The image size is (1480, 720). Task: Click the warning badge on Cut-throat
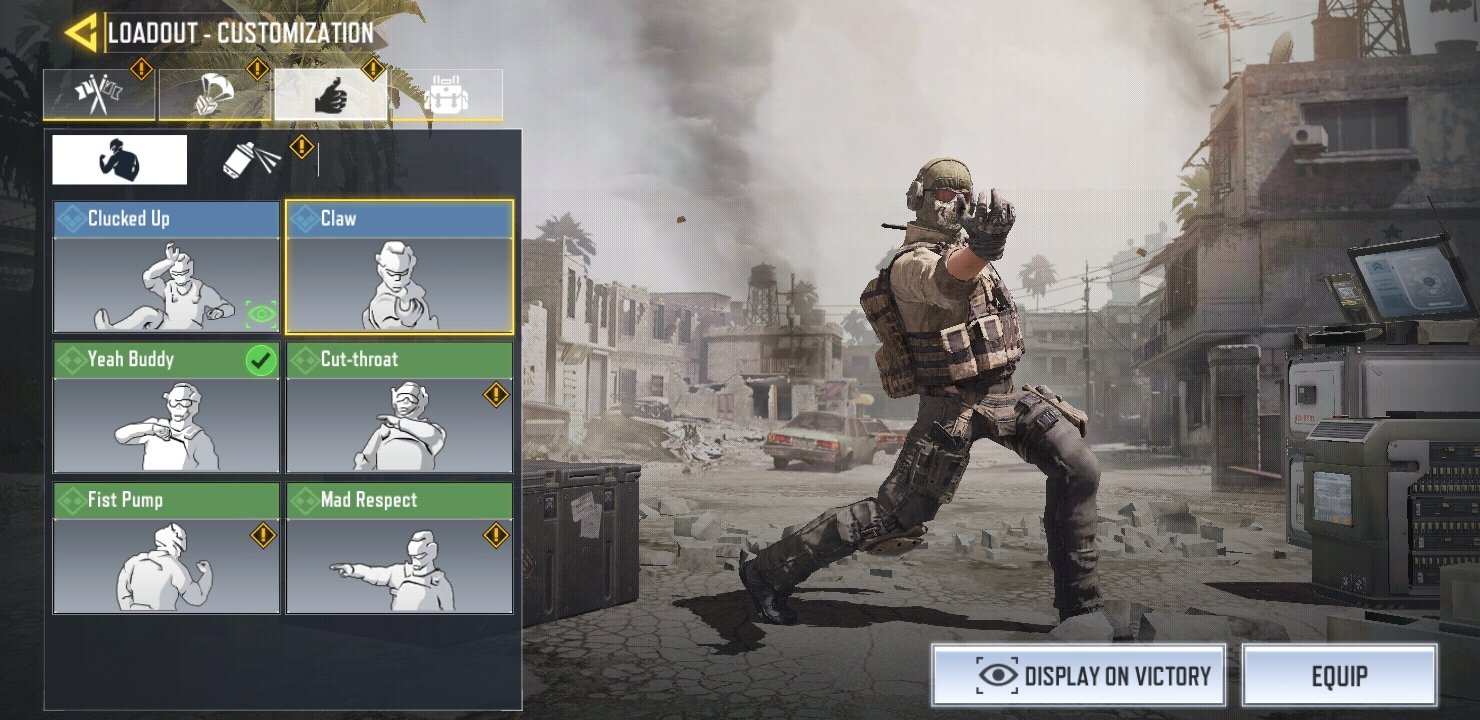tap(496, 395)
